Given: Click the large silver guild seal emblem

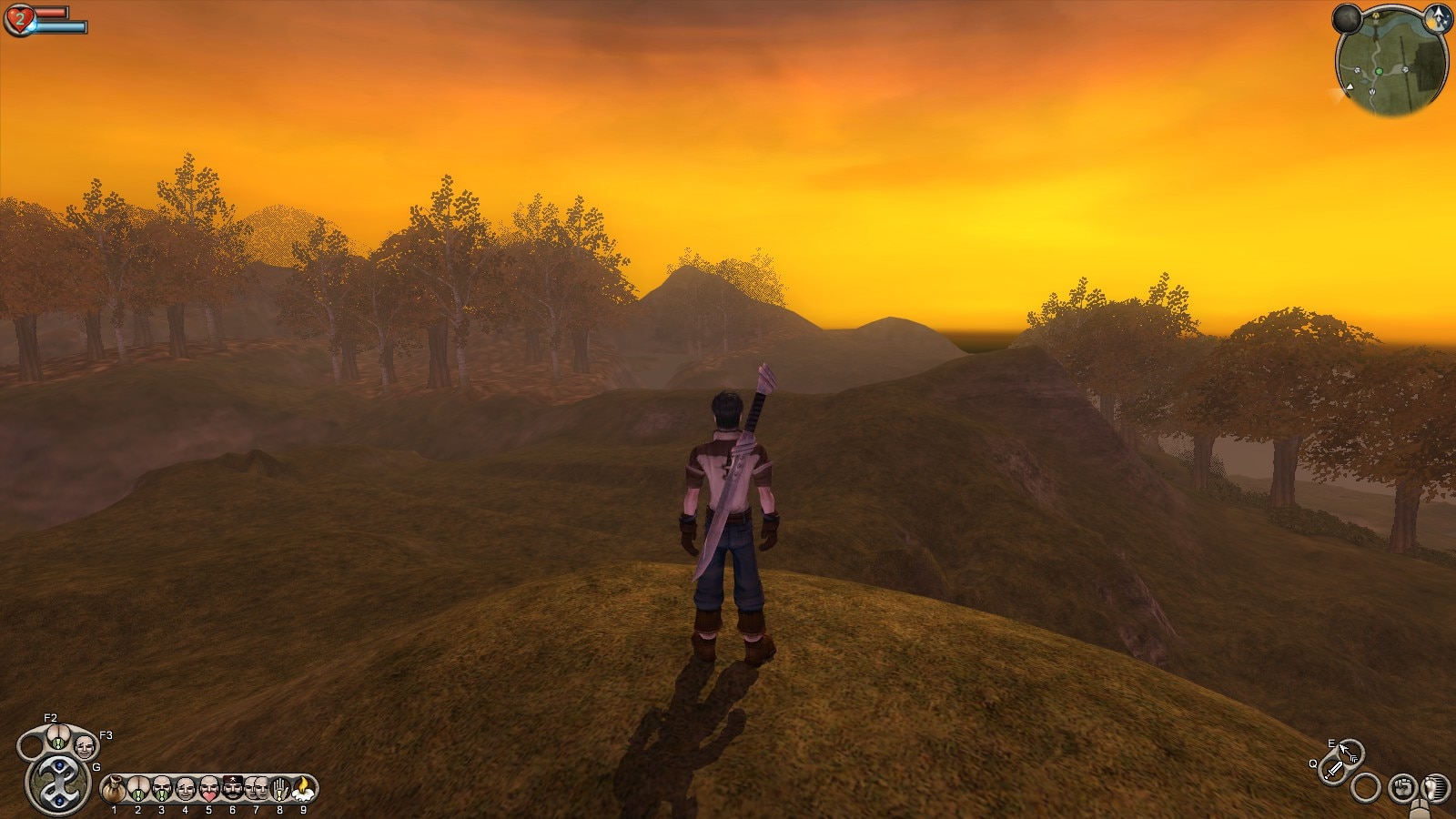Looking at the screenshot, I should click(x=57, y=783).
